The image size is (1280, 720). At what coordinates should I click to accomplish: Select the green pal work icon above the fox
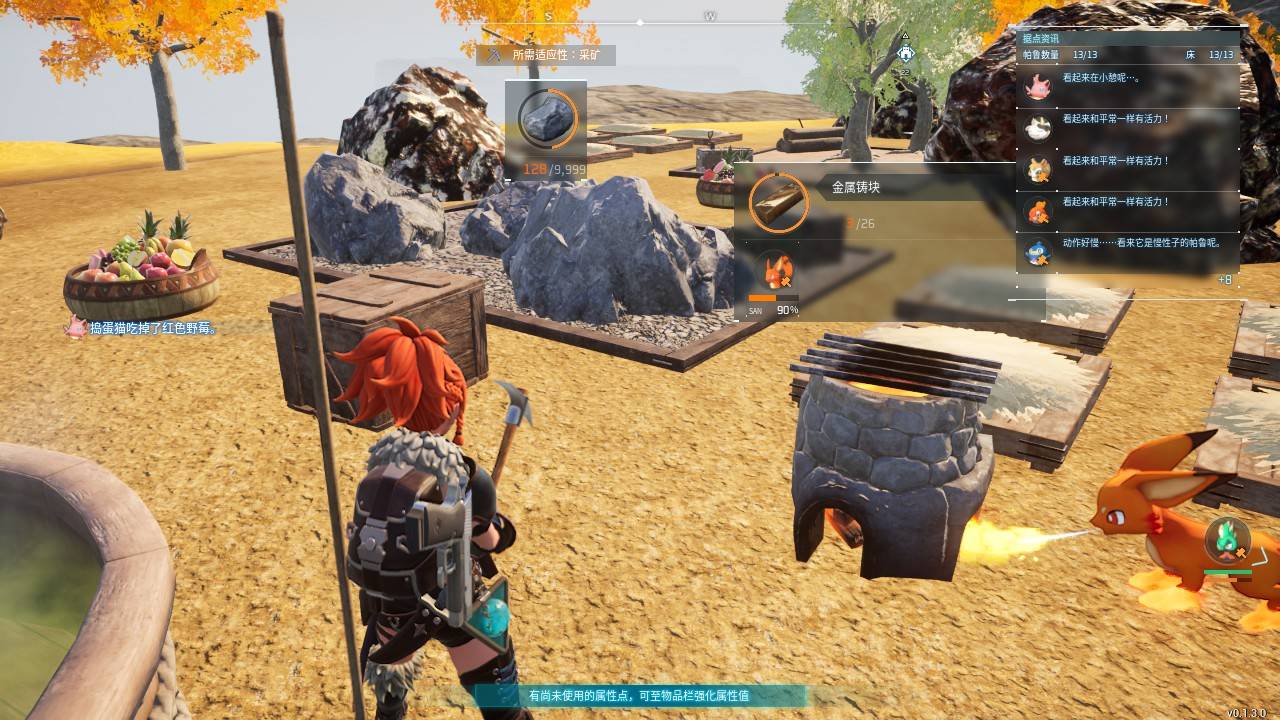1226,540
